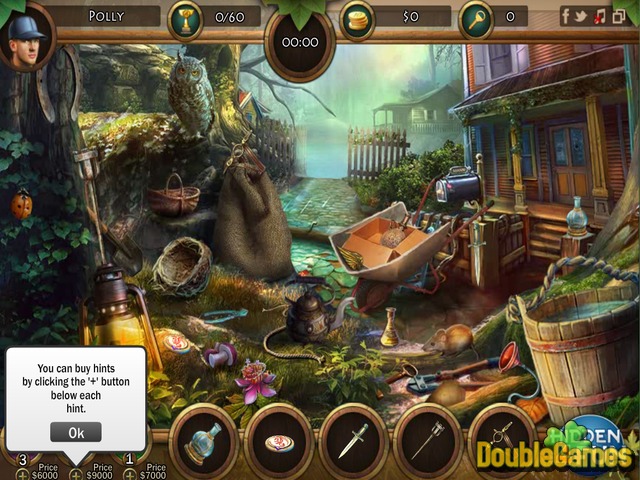Click the magnifying glass hint icon
The width and height of the screenshot is (640, 480).
(x=475, y=17)
